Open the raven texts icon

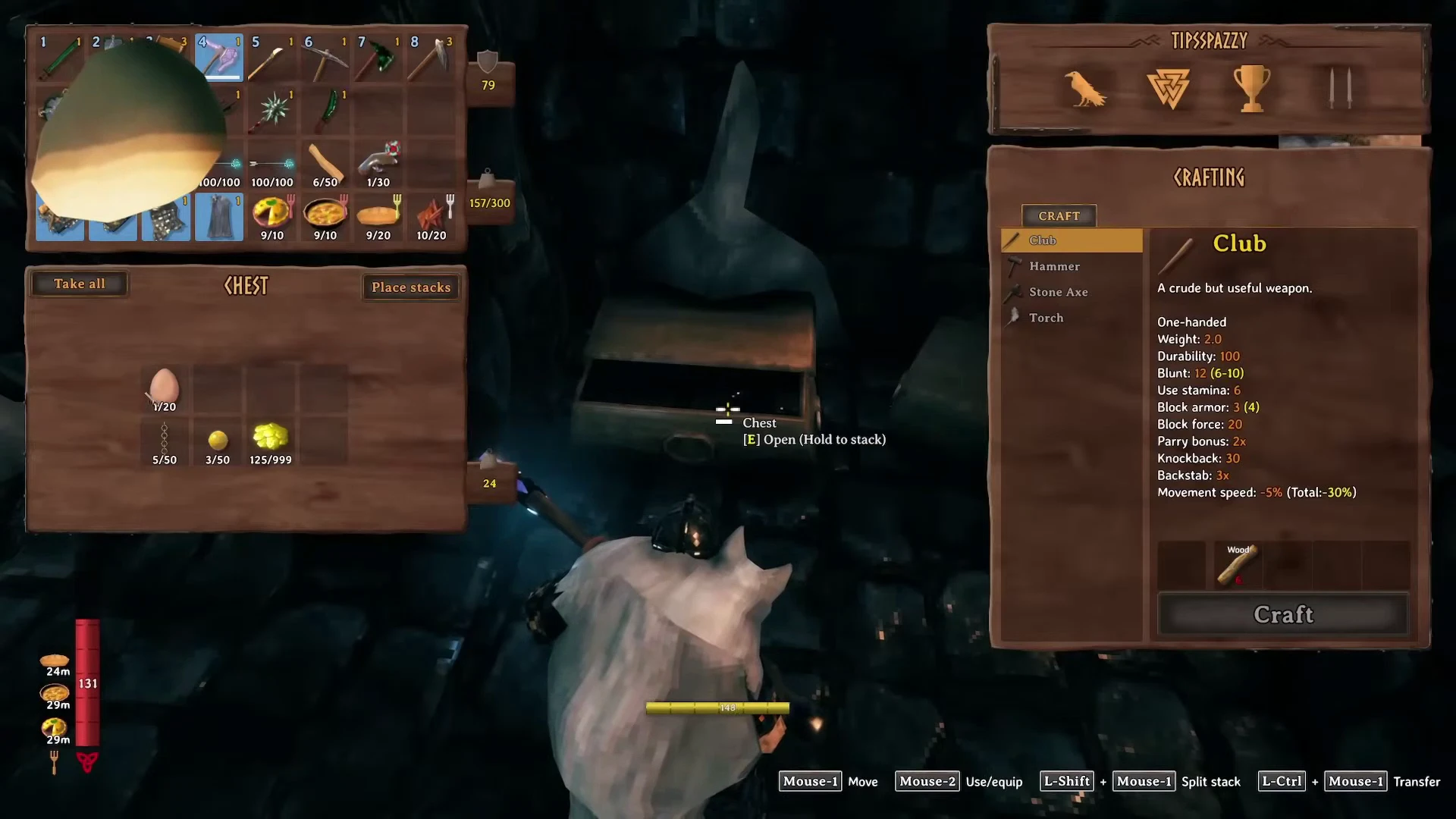[1085, 89]
